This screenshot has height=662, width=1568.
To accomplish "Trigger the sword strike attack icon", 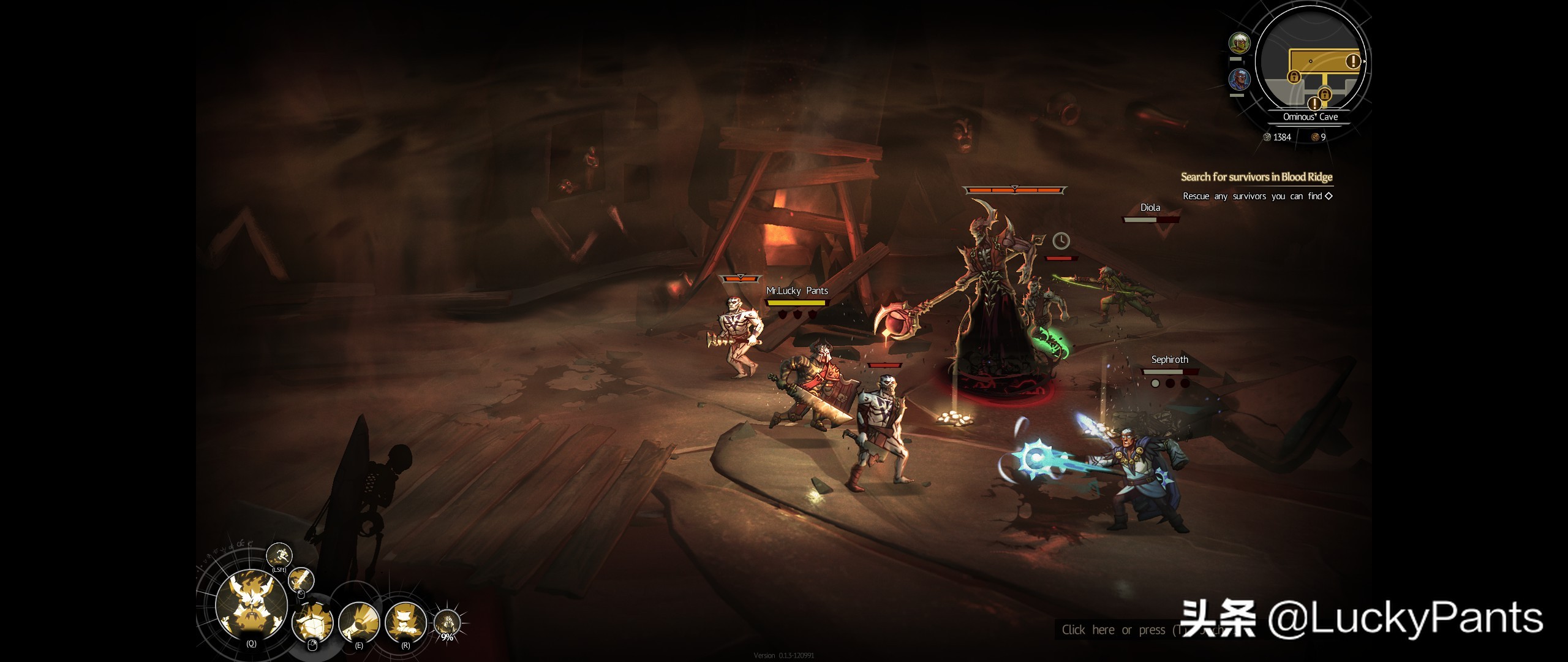I will (x=301, y=579).
